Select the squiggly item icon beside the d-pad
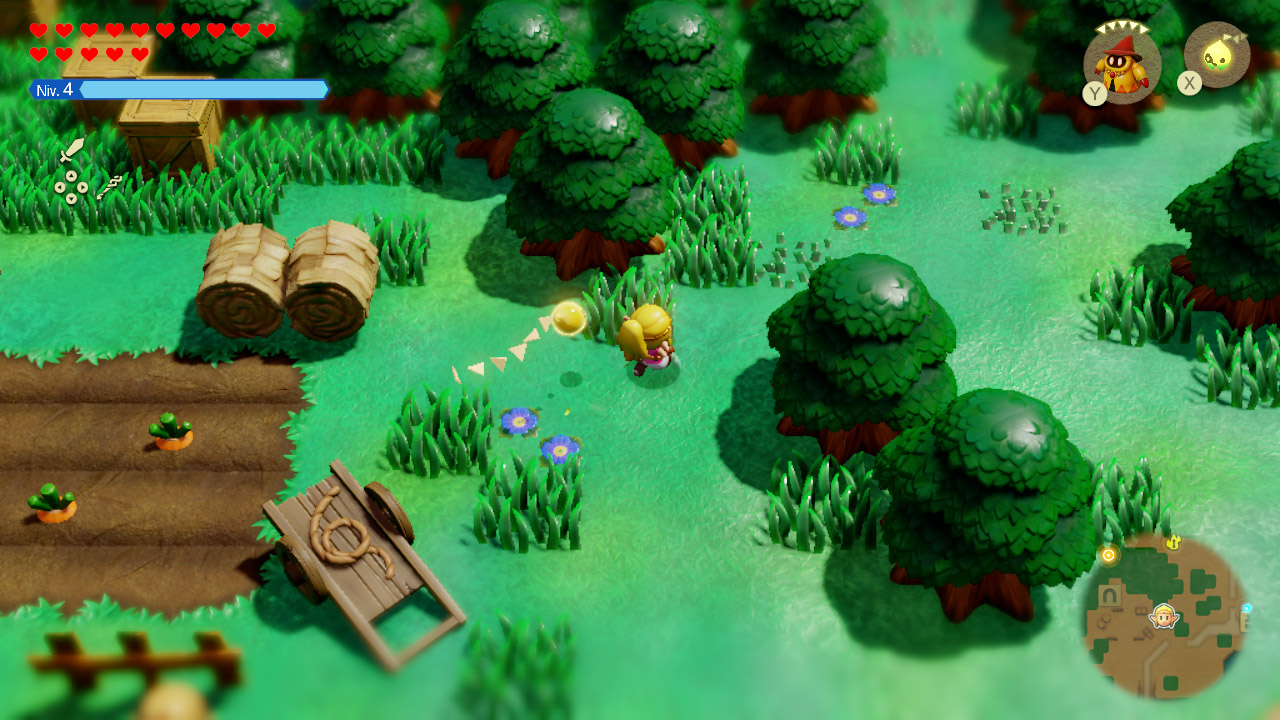Screen dimensions: 1280x720 click(109, 187)
